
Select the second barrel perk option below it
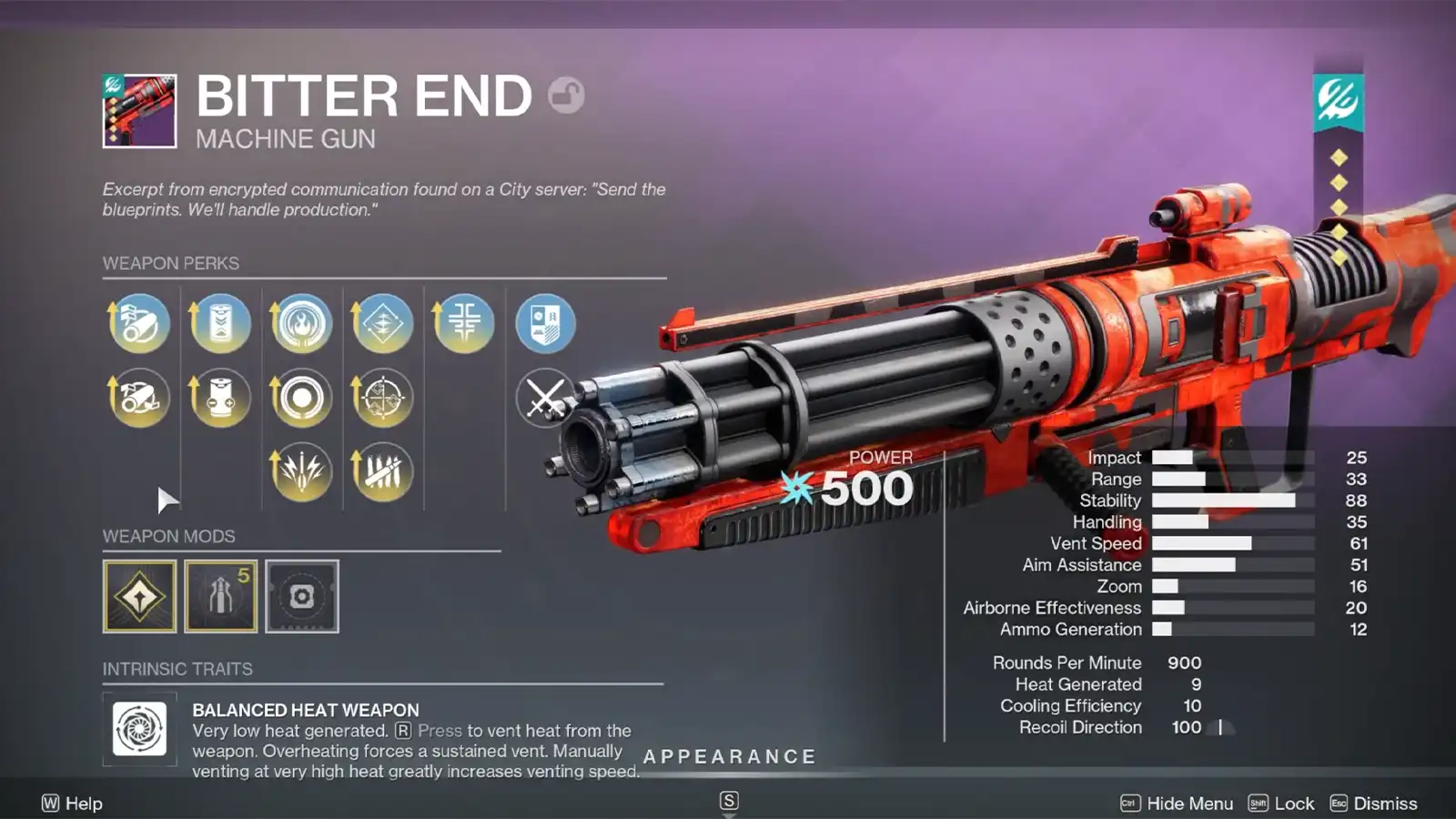pos(137,398)
